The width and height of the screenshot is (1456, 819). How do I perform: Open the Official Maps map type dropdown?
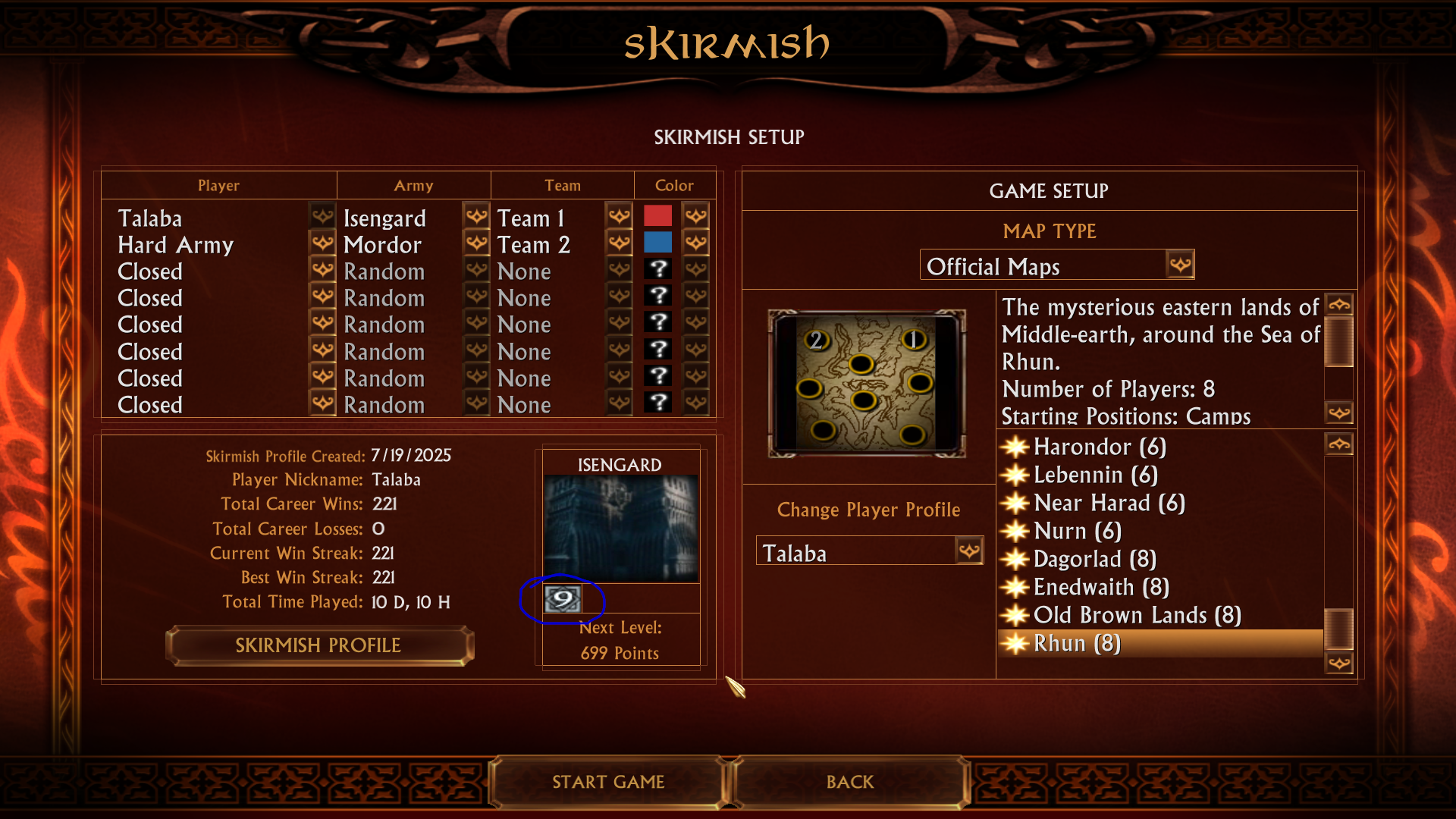[1180, 265]
